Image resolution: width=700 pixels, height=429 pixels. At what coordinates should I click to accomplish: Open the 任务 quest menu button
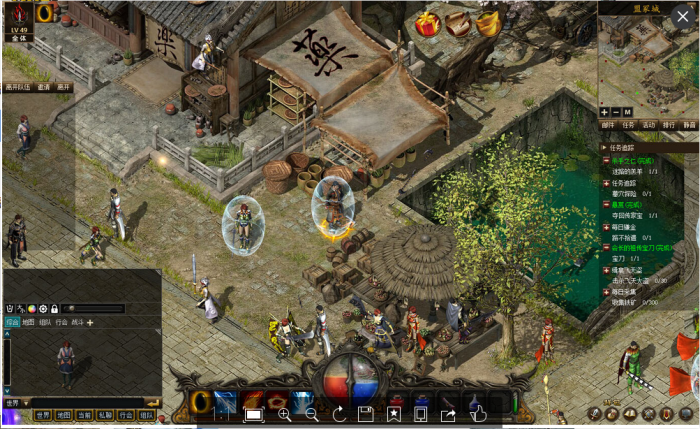coord(629,125)
